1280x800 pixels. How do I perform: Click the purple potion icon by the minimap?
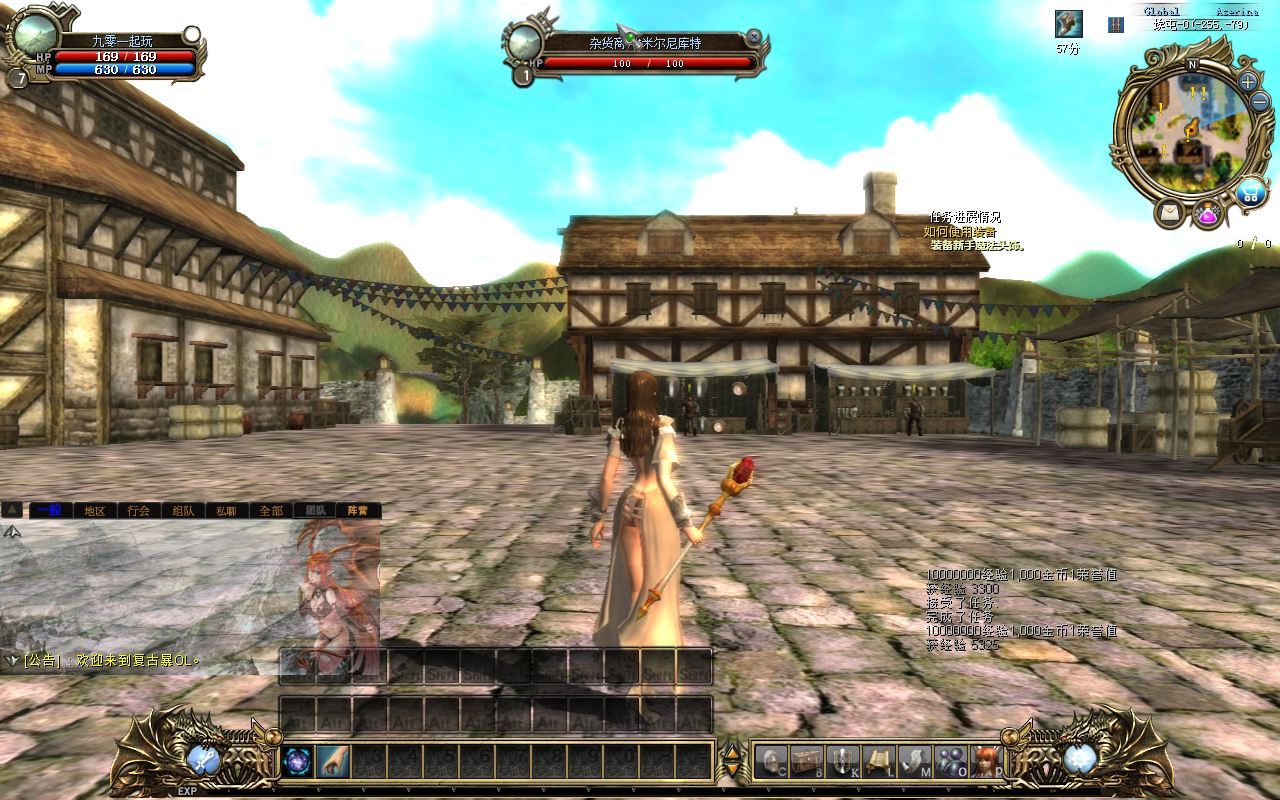[1207, 214]
